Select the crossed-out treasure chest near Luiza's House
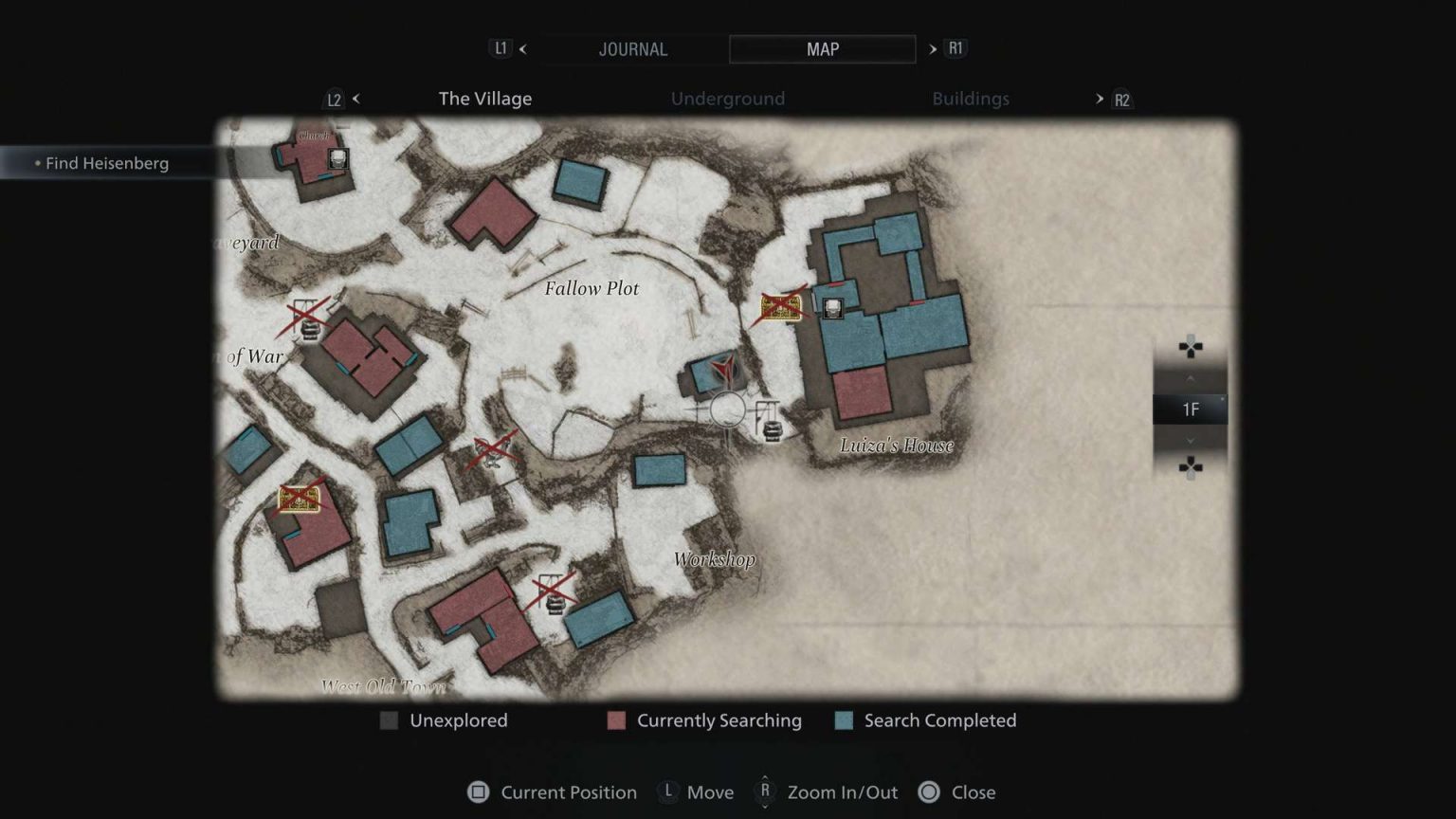Screen dimensions: 1456x819 click(780, 306)
